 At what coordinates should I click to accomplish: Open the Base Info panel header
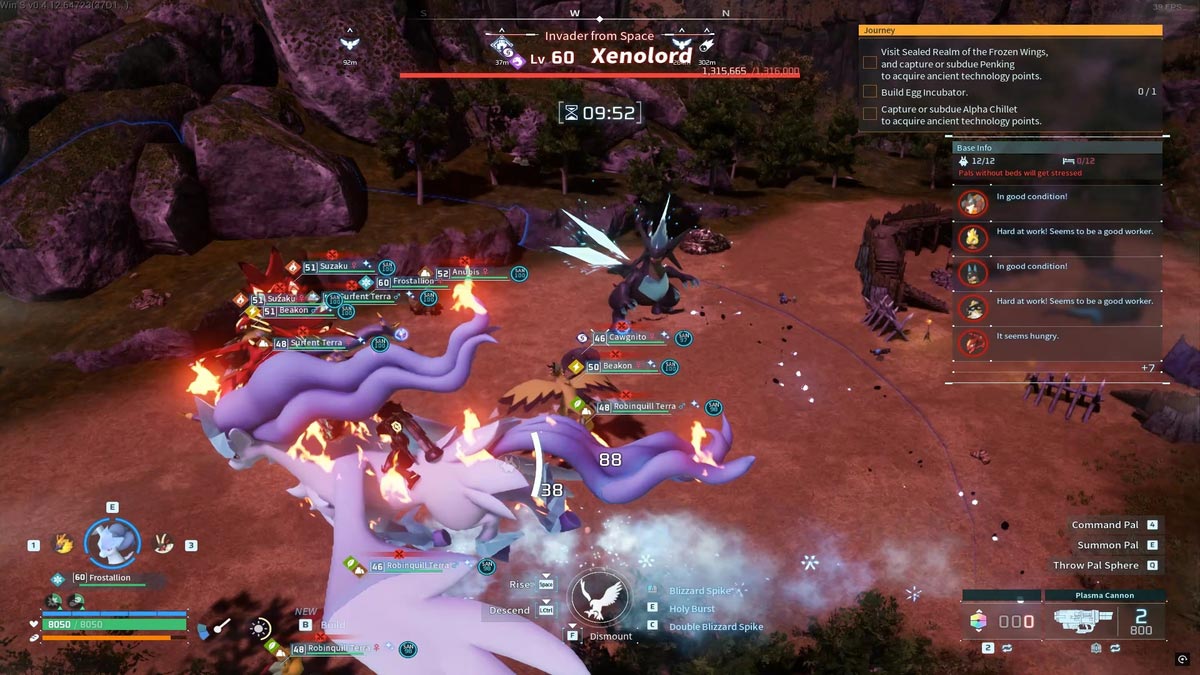1056,148
